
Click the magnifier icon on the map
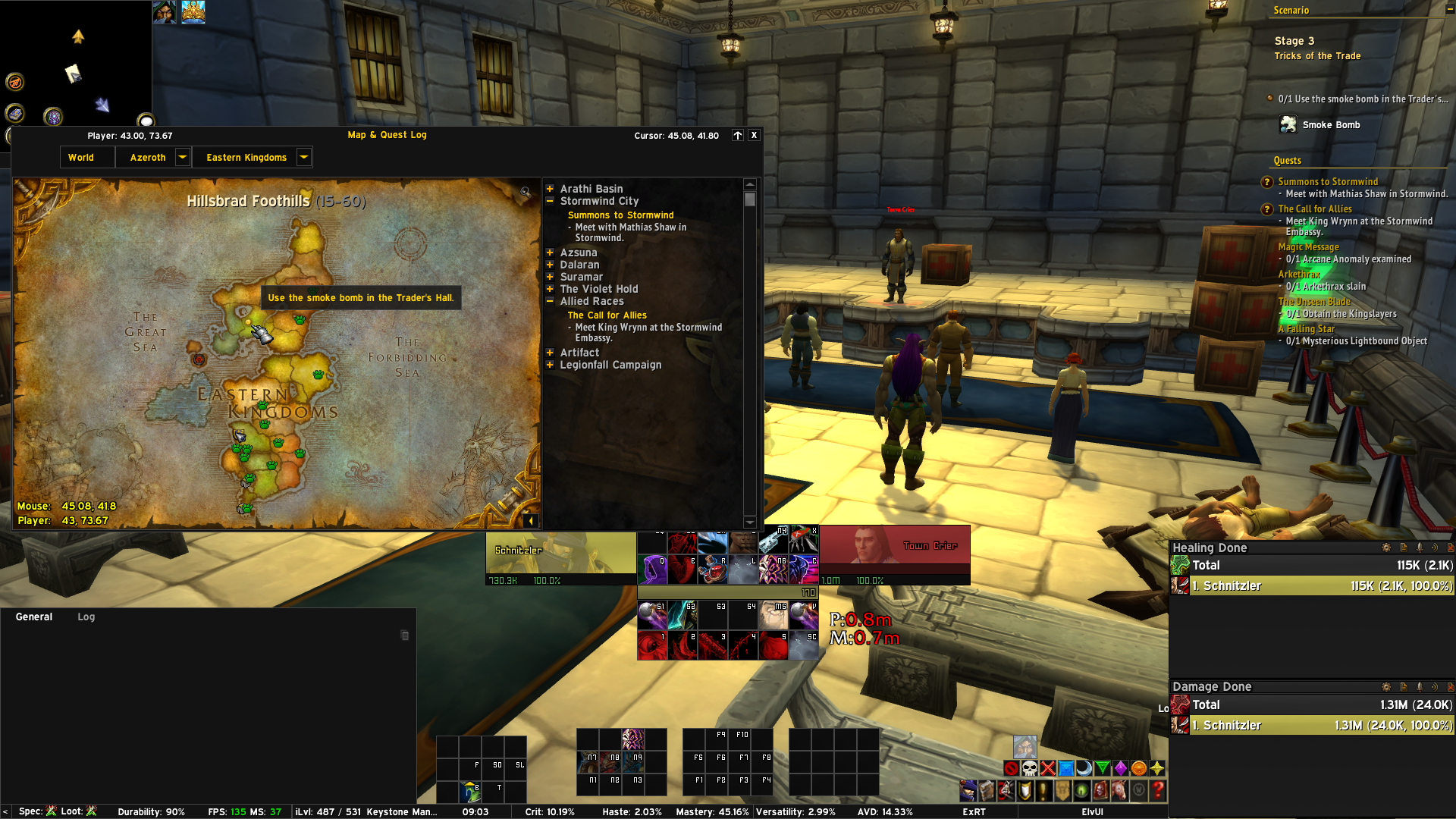tap(525, 192)
